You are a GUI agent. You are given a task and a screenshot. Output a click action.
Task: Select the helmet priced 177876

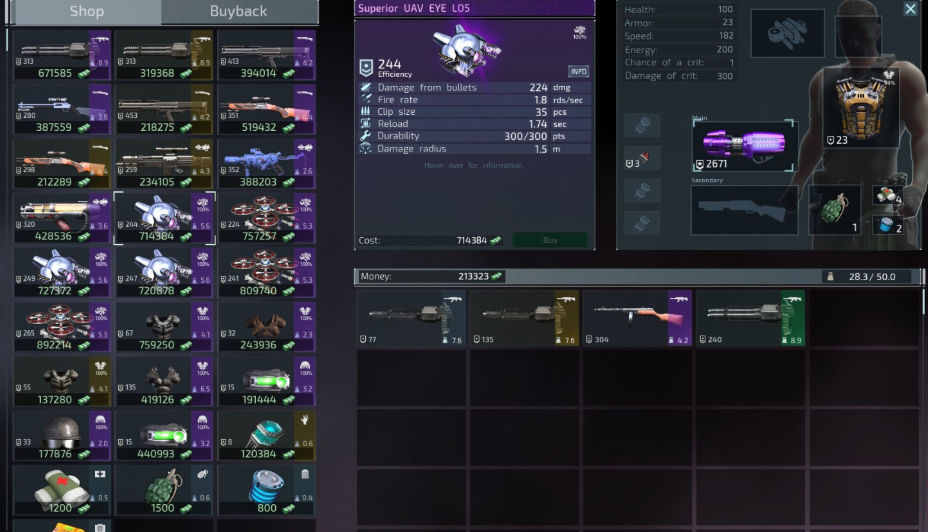[62, 435]
